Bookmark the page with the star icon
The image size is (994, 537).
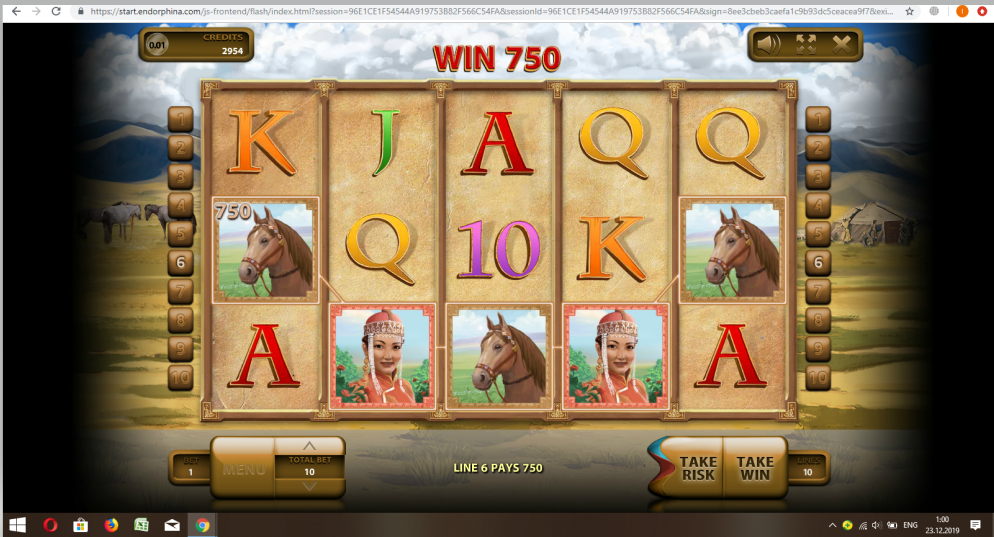point(909,11)
